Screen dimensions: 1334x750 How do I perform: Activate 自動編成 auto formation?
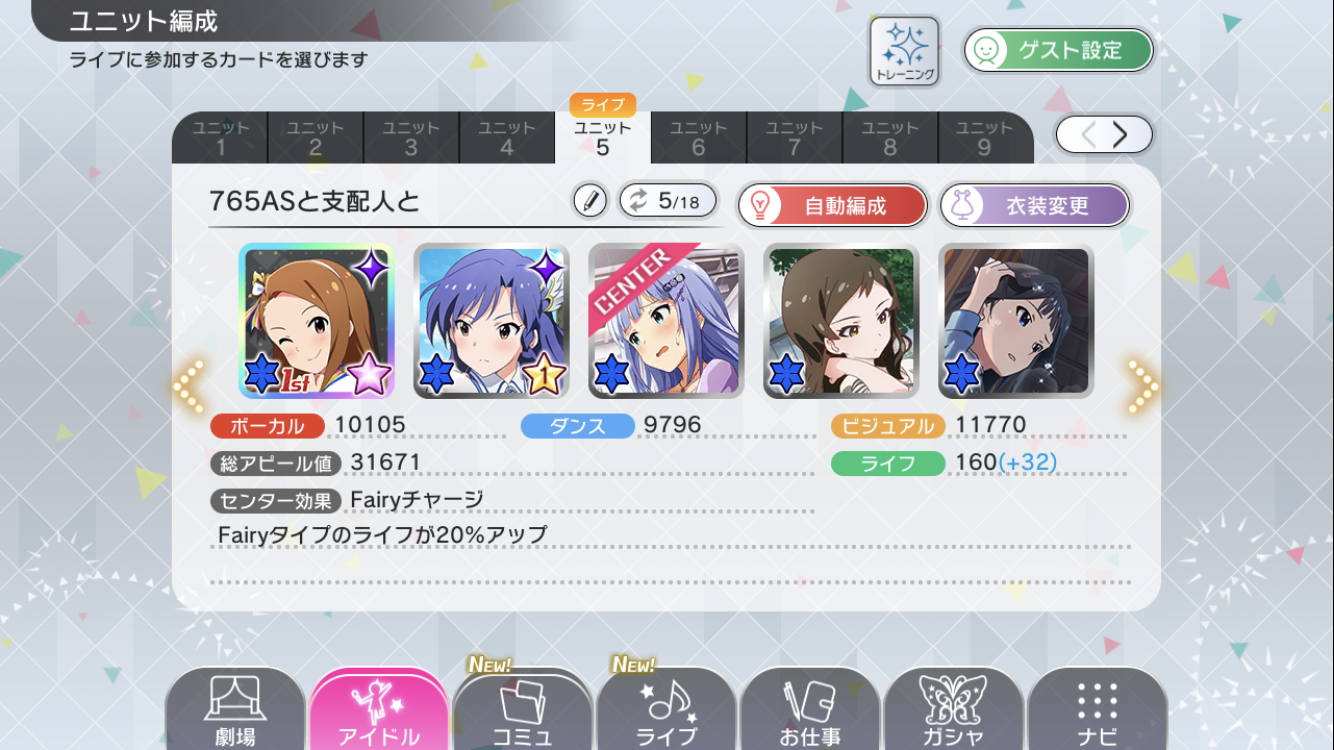click(x=832, y=206)
